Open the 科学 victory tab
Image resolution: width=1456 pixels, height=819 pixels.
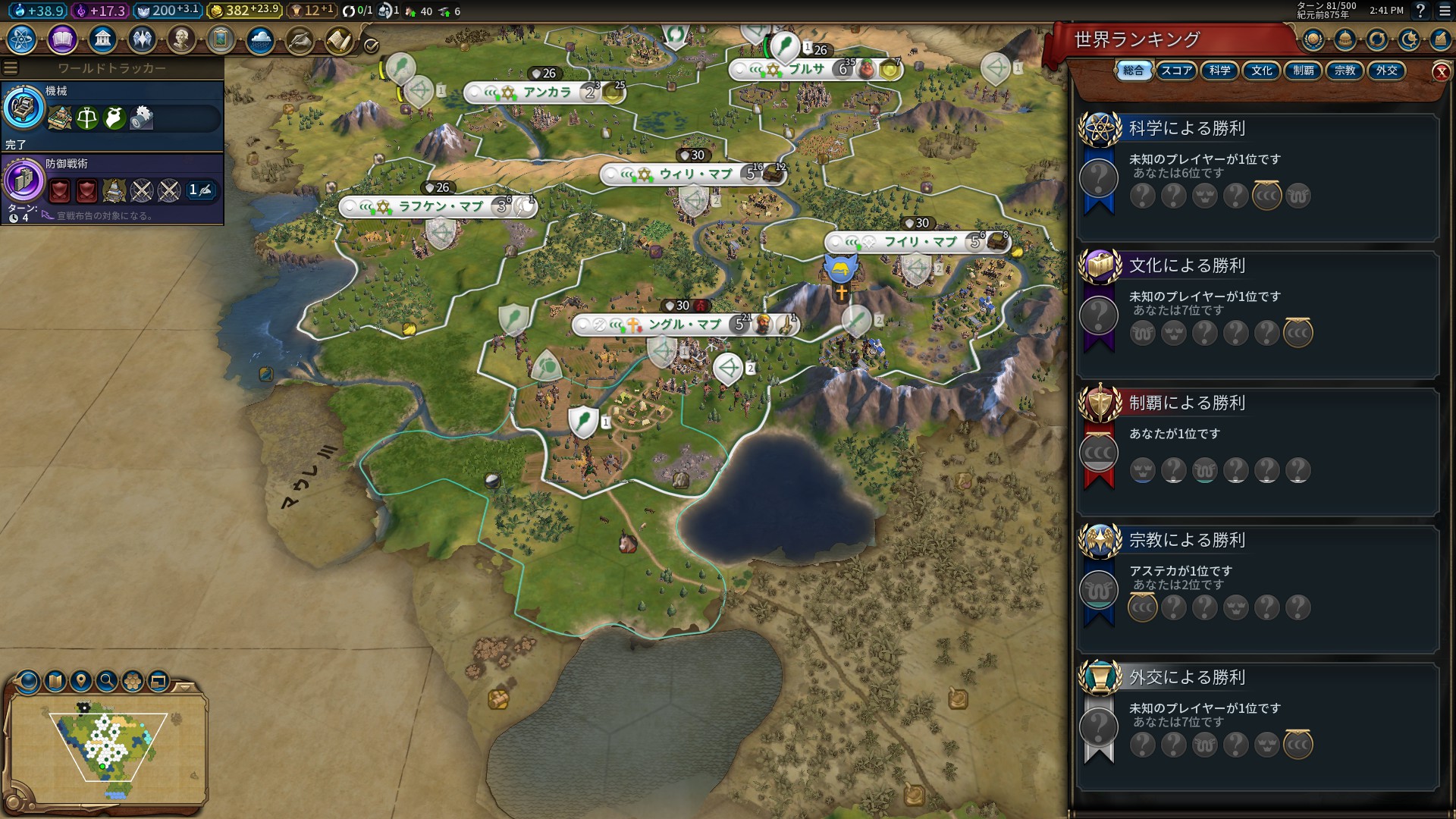click(x=1219, y=71)
